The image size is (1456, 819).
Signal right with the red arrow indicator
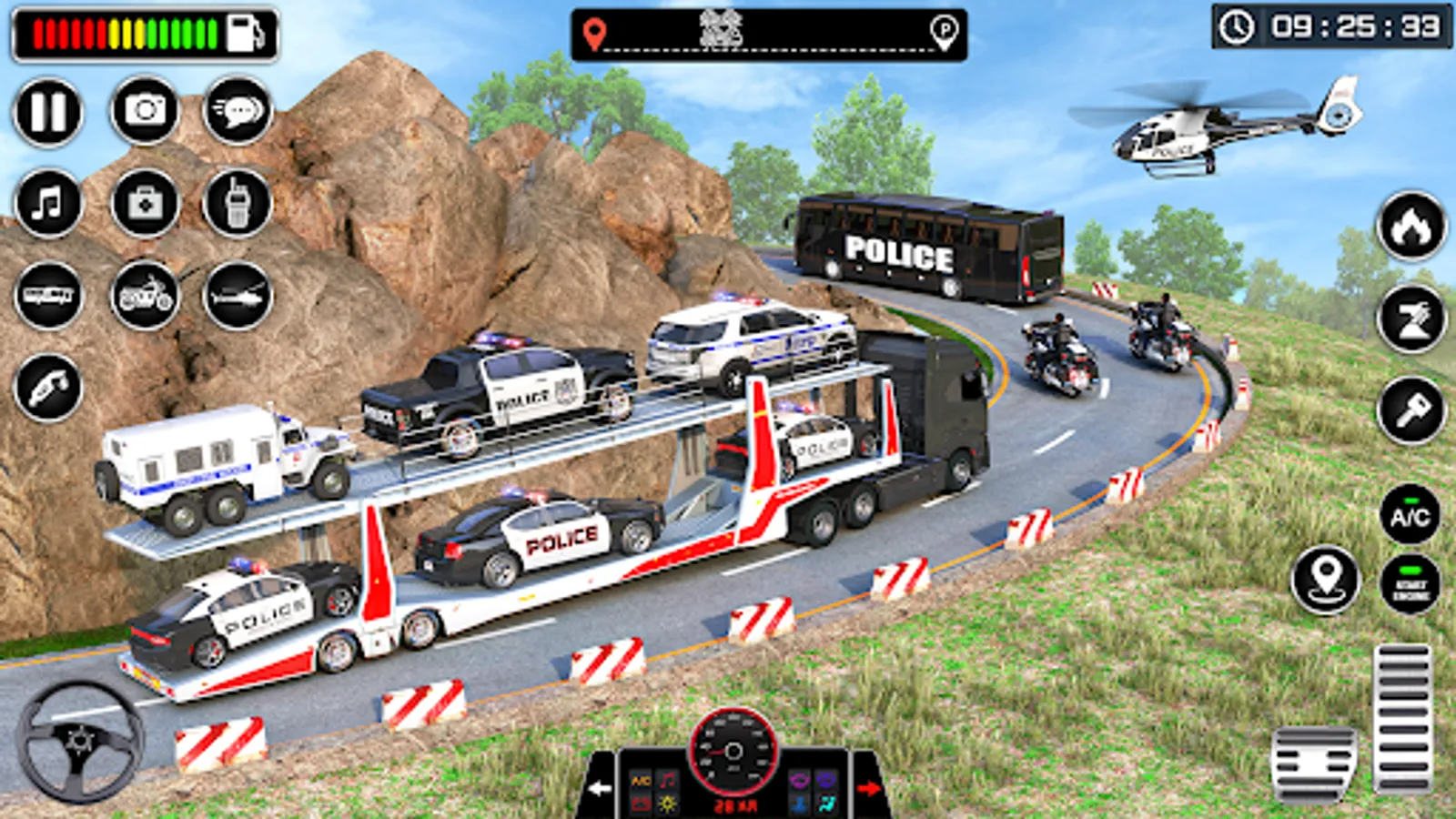(867, 788)
